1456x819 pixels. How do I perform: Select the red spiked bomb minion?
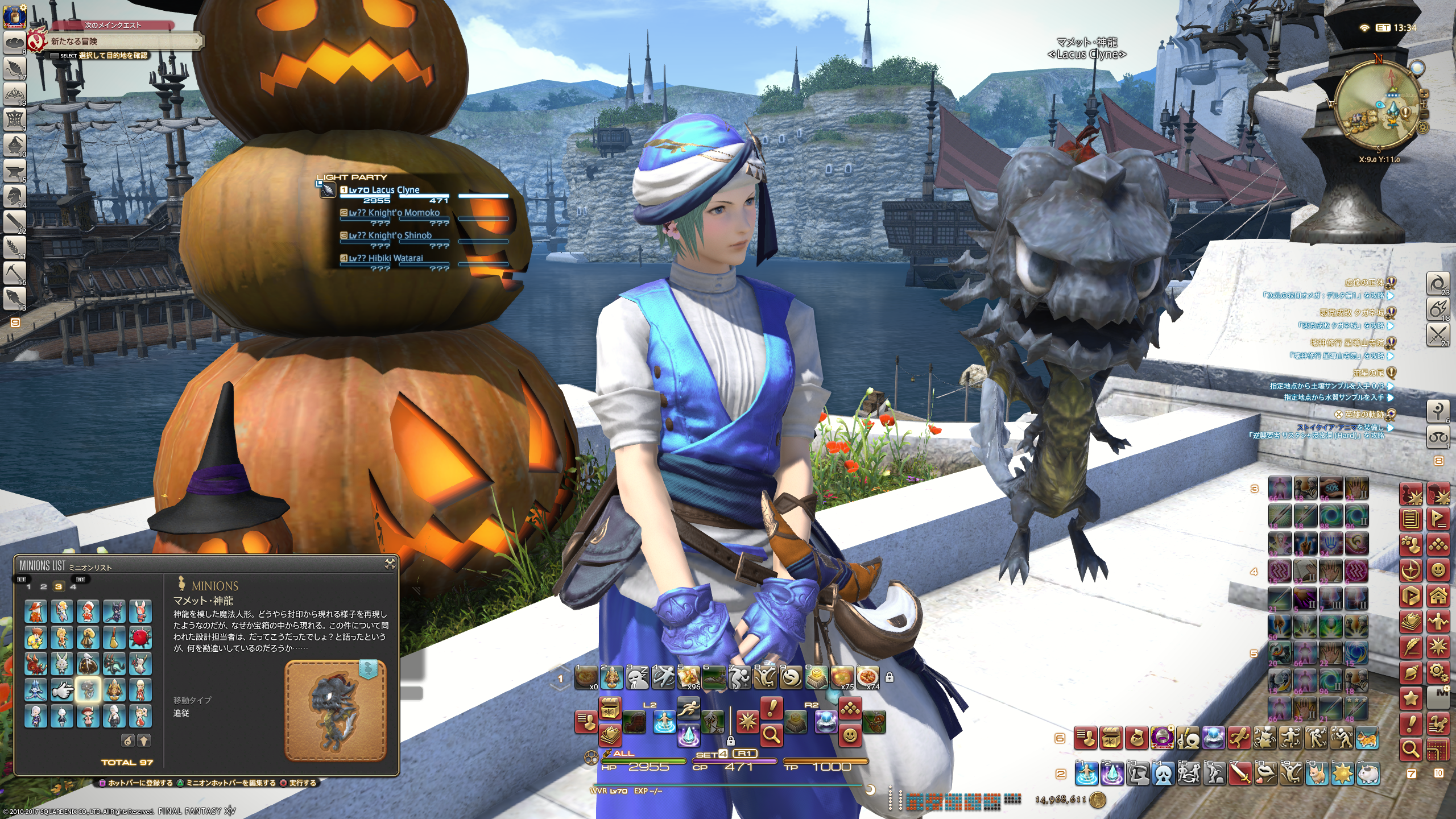pos(140,638)
